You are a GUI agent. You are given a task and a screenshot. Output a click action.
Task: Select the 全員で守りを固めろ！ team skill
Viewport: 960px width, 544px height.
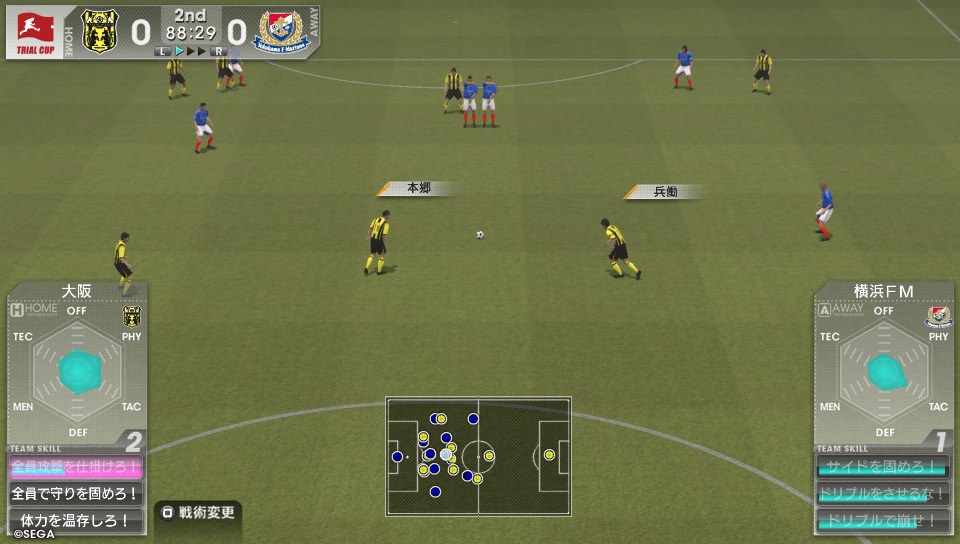76,493
